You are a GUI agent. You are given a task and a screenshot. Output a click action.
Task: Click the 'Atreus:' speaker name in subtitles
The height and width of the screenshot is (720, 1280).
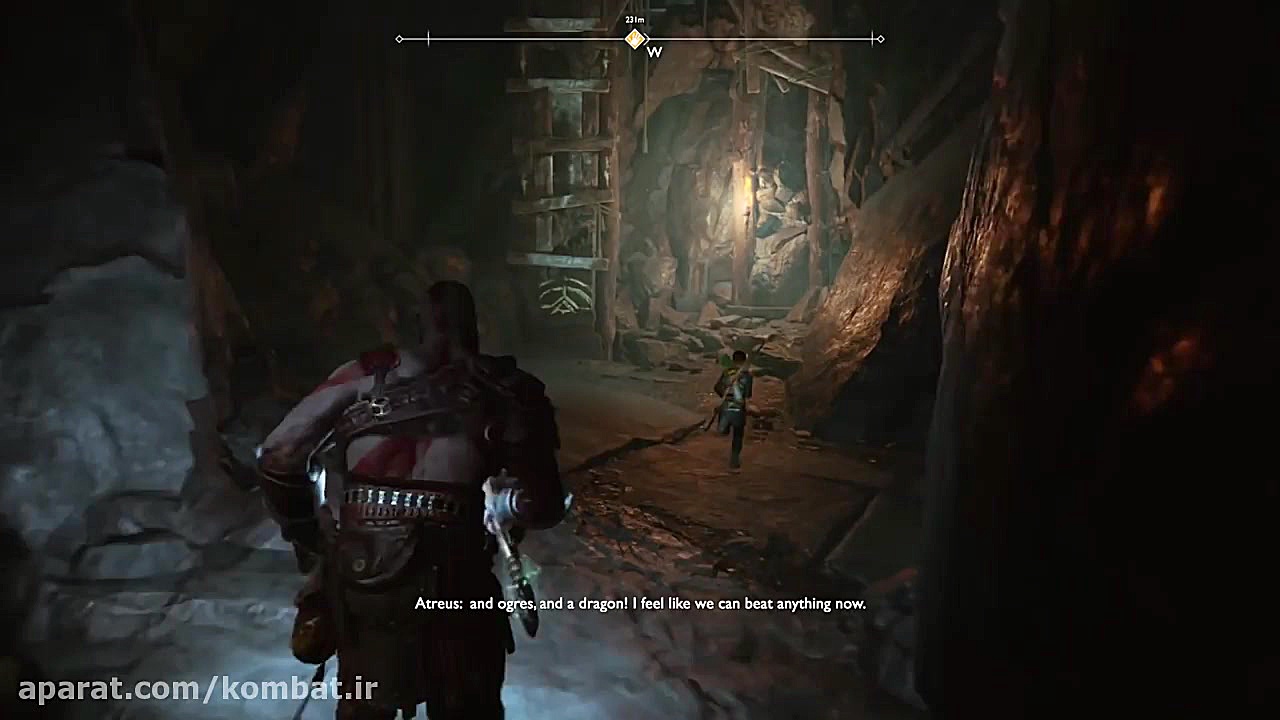[x=437, y=604]
